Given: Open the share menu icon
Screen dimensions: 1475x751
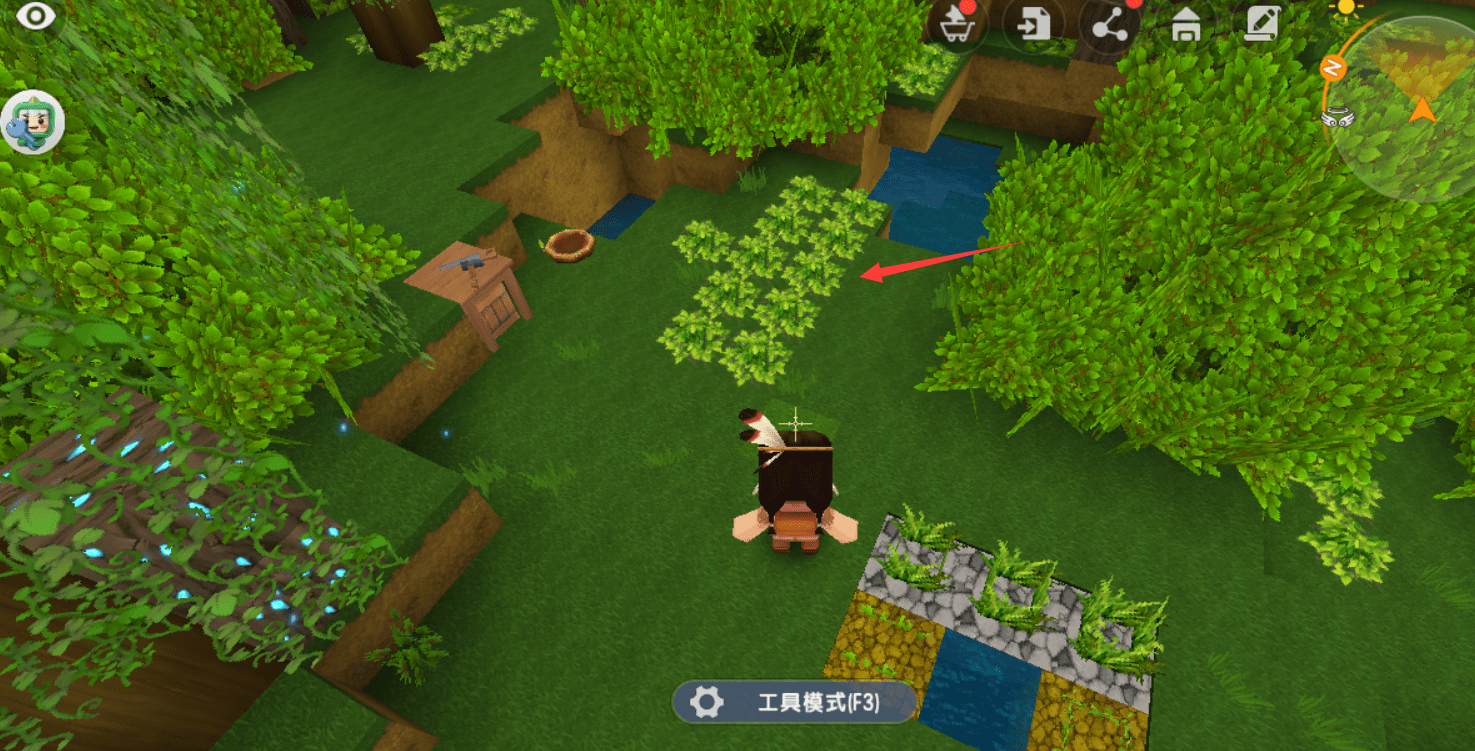Looking at the screenshot, I should click(1108, 27).
